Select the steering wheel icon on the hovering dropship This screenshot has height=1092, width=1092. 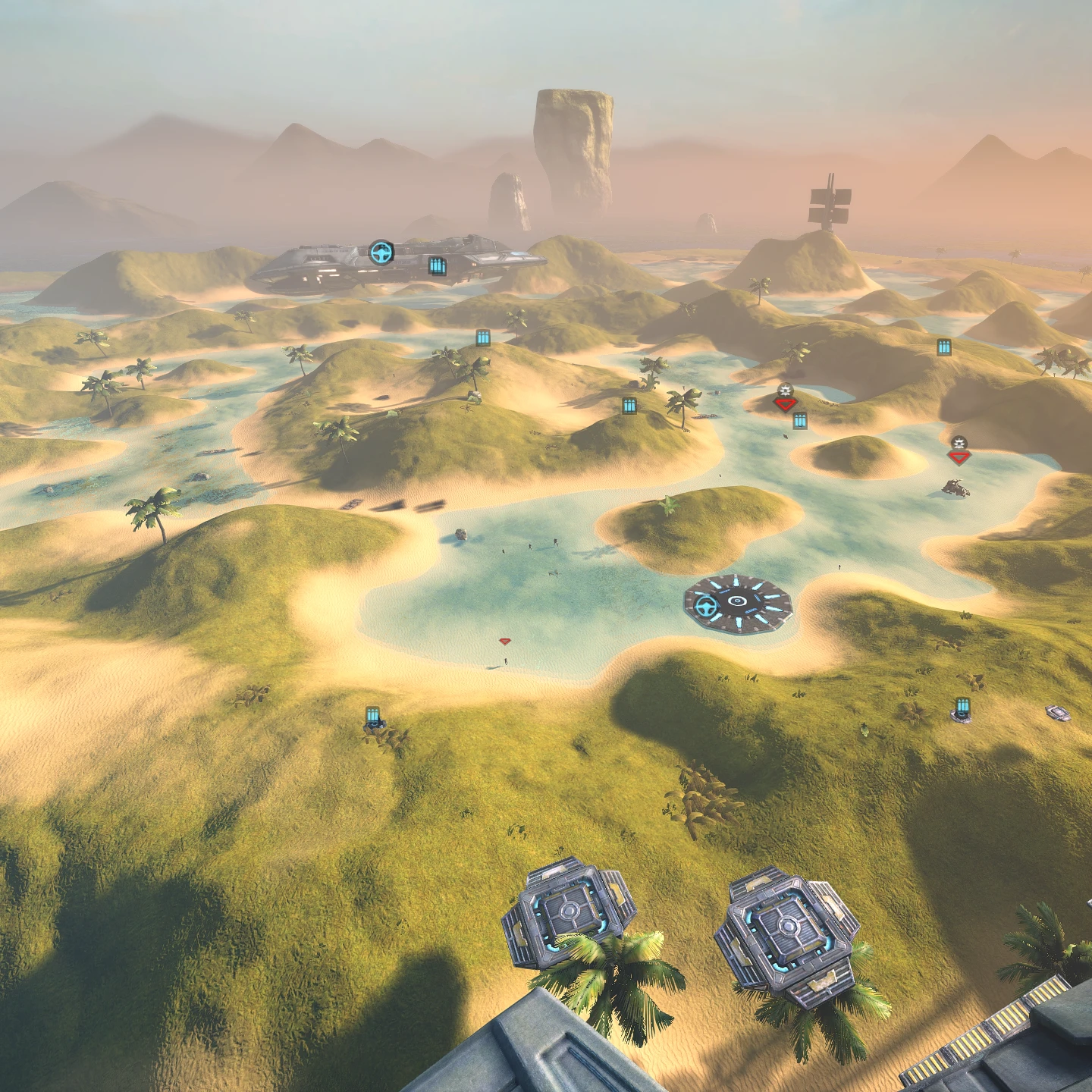381,253
